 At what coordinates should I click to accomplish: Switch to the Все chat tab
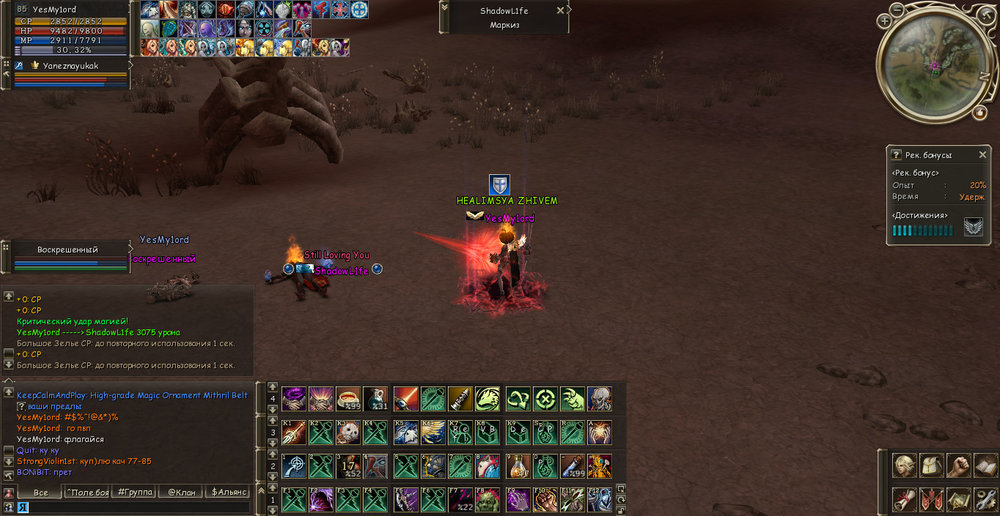pyautogui.click(x=40, y=492)
